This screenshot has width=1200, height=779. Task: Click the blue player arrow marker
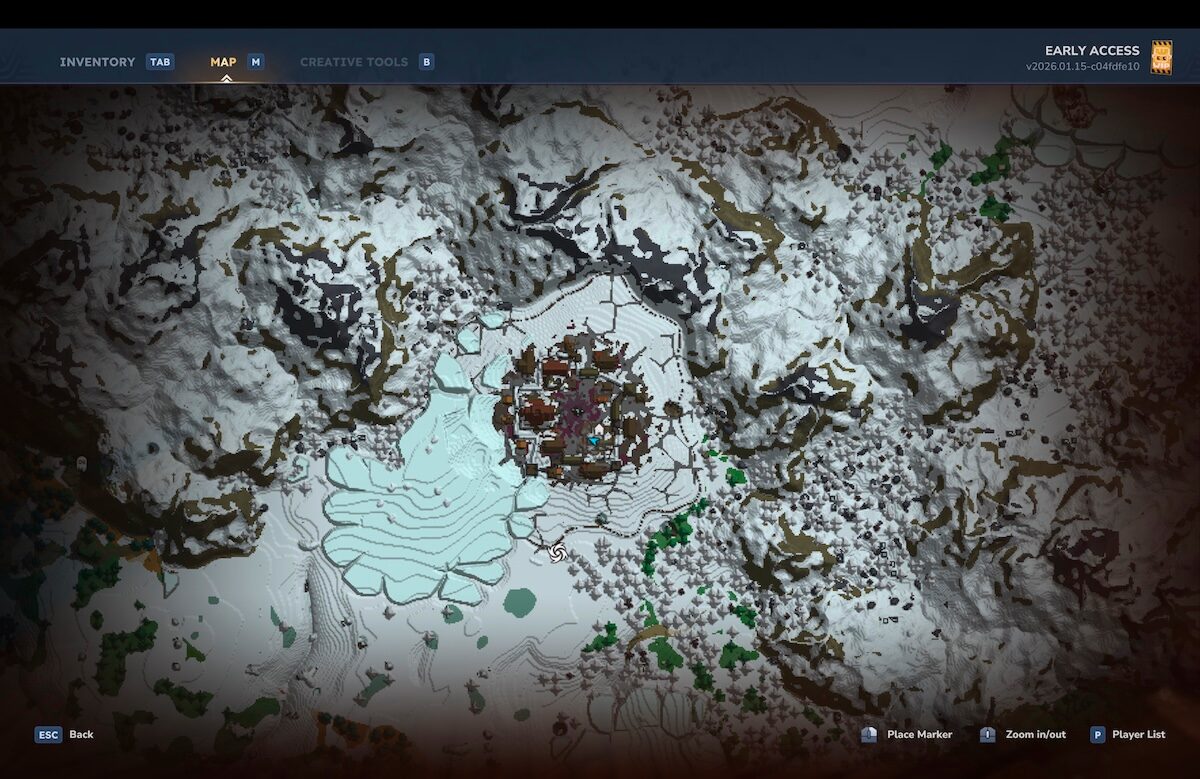(x=594, y=440)
